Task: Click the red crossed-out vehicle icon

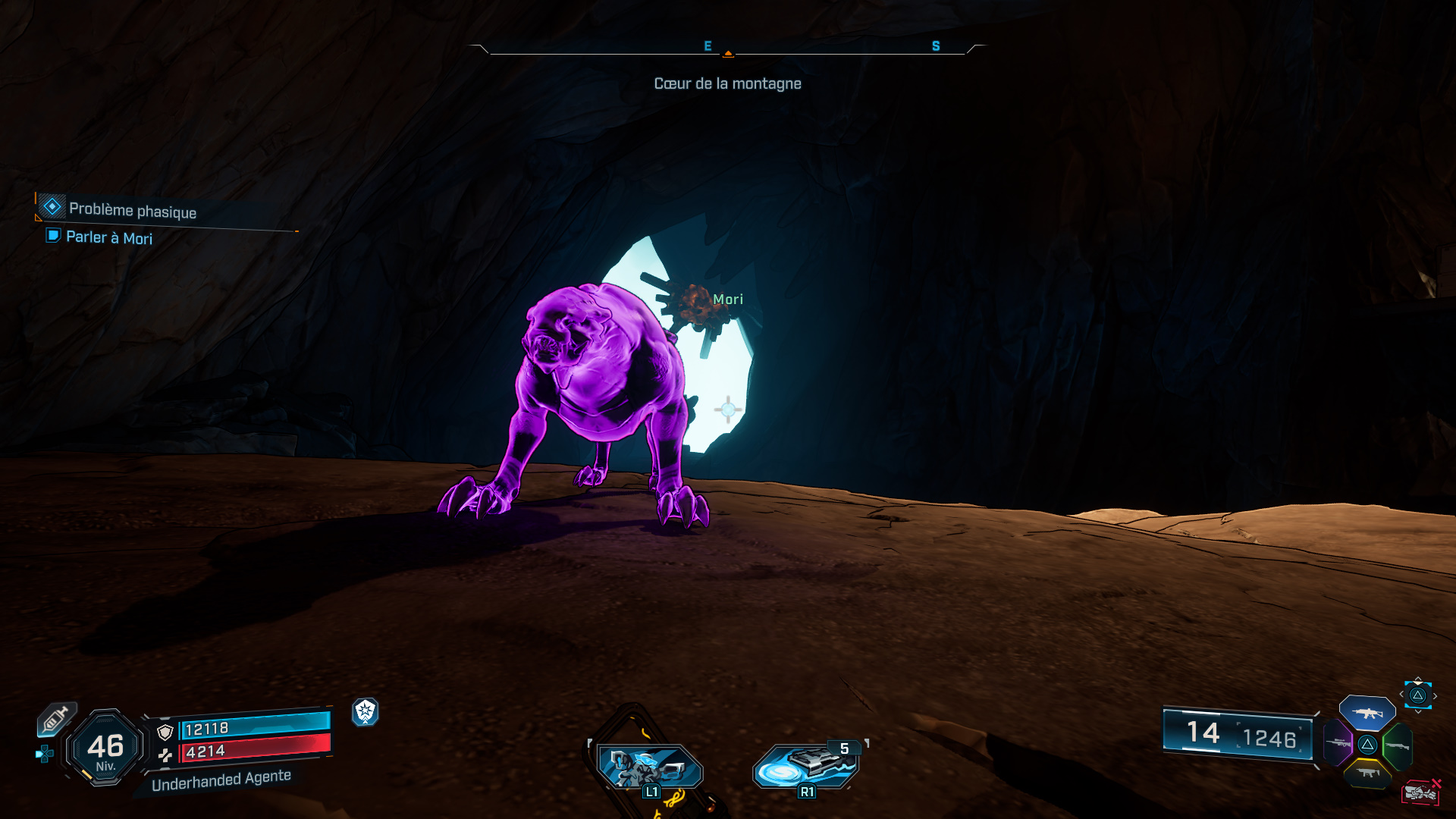Action: [1420, 792]
